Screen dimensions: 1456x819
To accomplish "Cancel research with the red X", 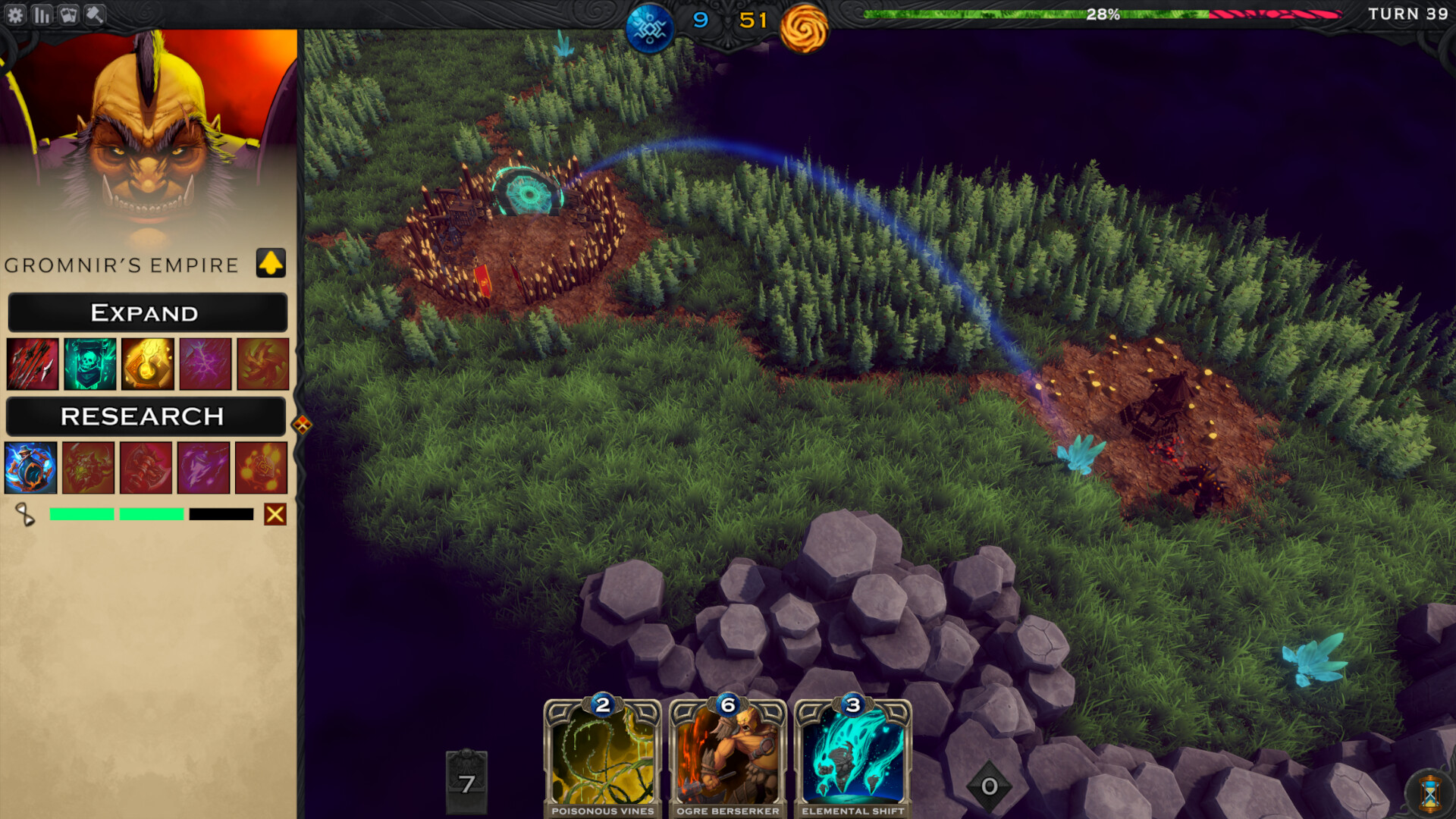I will 275,515.
